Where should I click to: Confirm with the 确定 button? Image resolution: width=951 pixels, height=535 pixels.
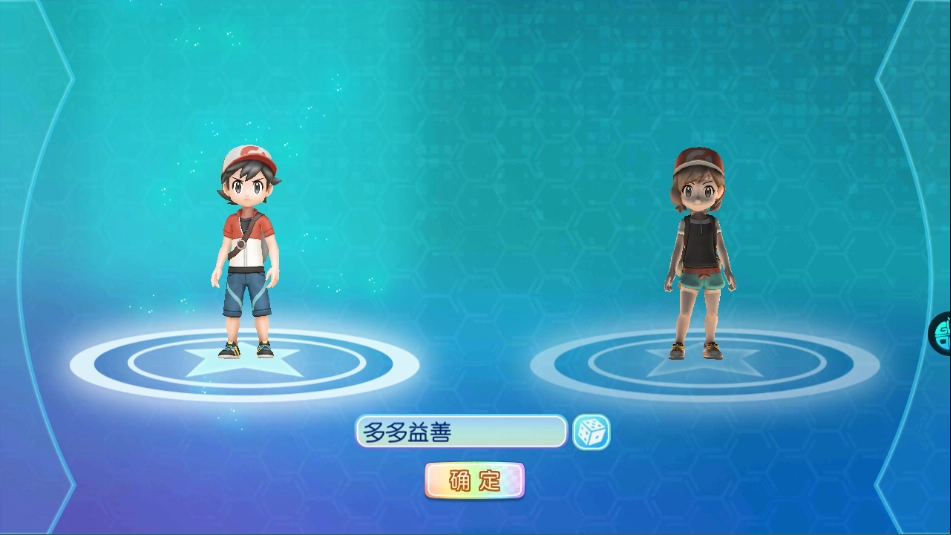tap(475, 480)
